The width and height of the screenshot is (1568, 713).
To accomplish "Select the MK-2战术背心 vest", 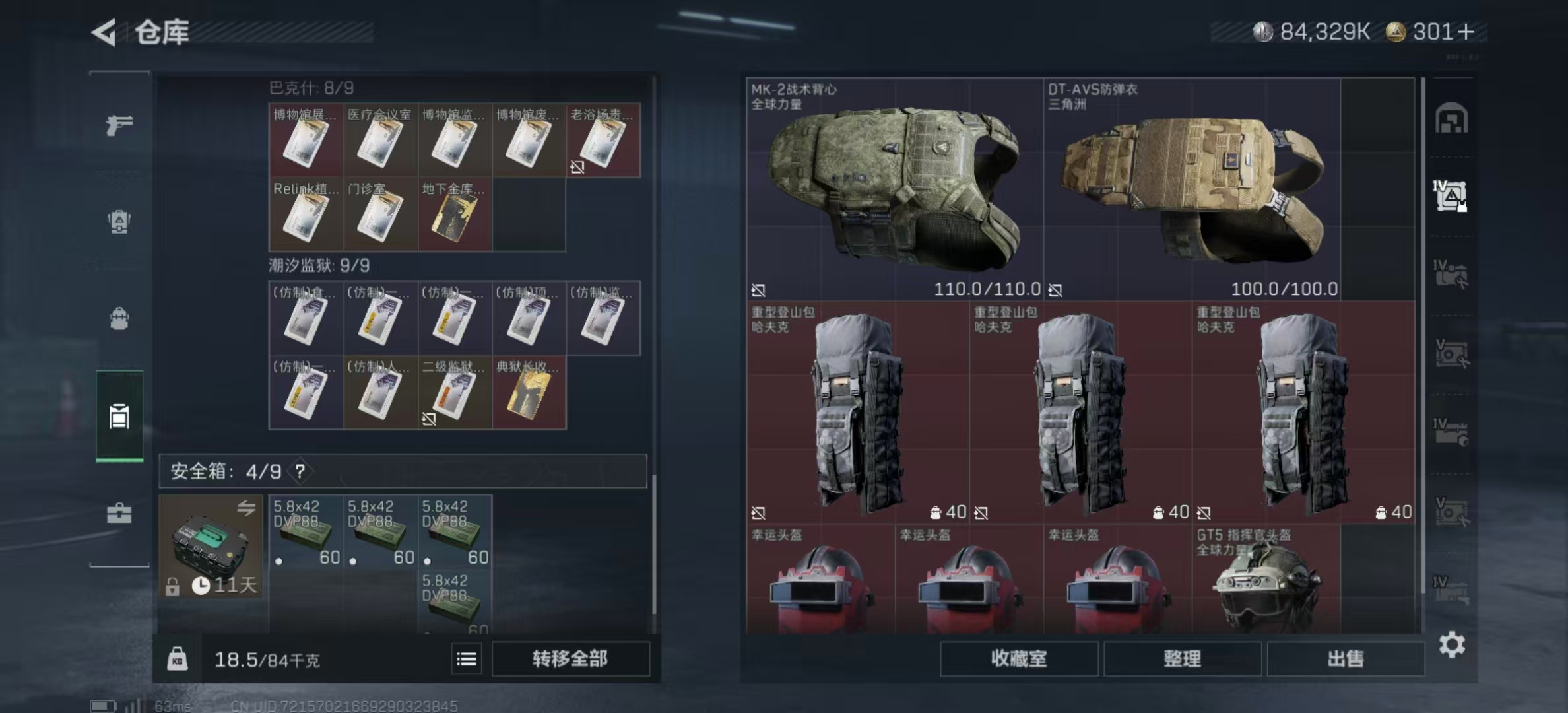I will click(x=894, y=189).
